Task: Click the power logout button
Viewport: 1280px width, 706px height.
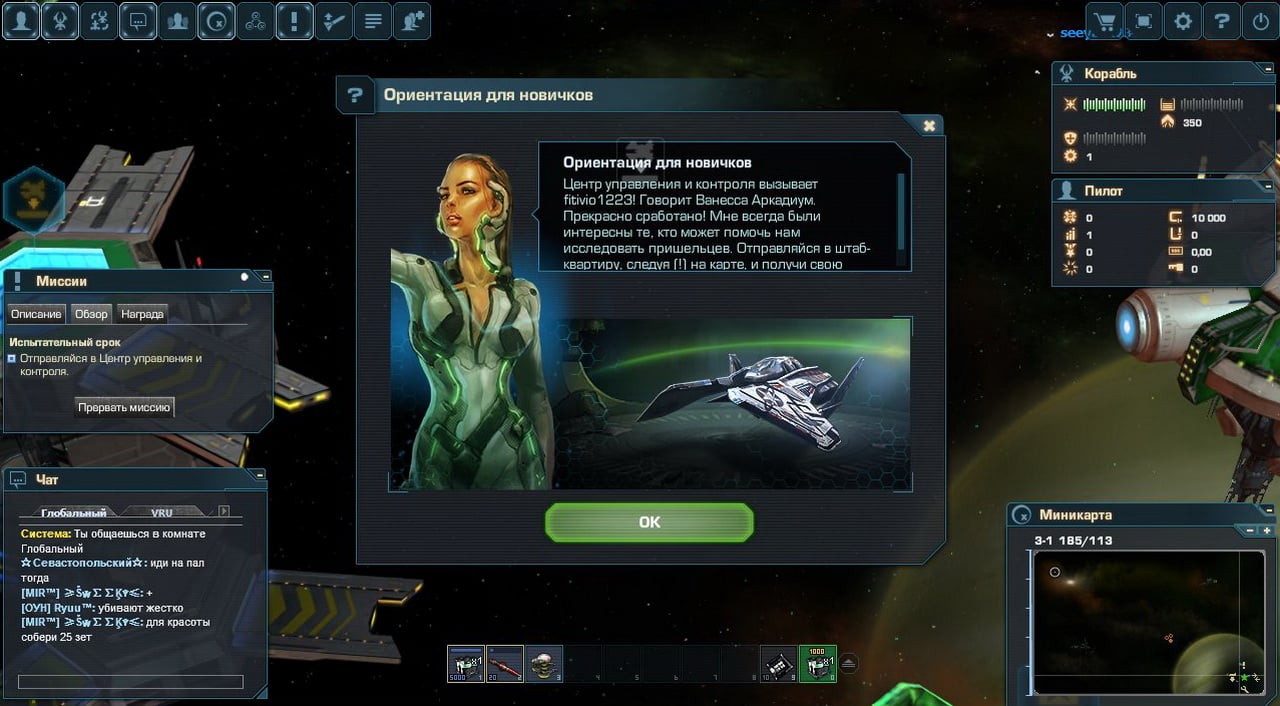Action: [x=1260, y=21]
